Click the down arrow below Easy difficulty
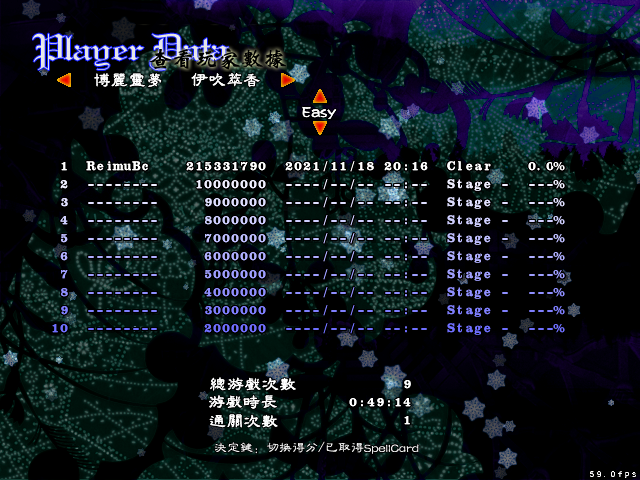 pyautogui.click(x=320, y=128)
